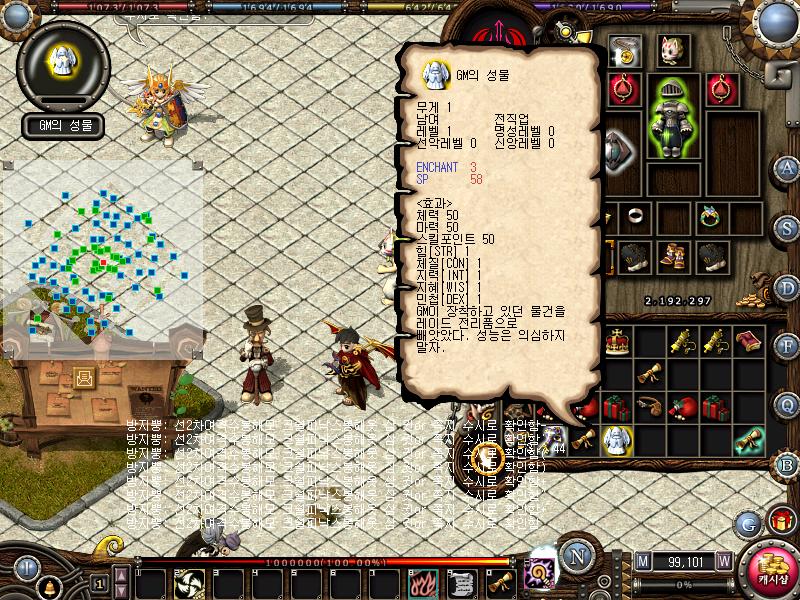Screen dimensions: 800x600
Task: Select the equipped cat mask slot
Action: pos(672,49)
